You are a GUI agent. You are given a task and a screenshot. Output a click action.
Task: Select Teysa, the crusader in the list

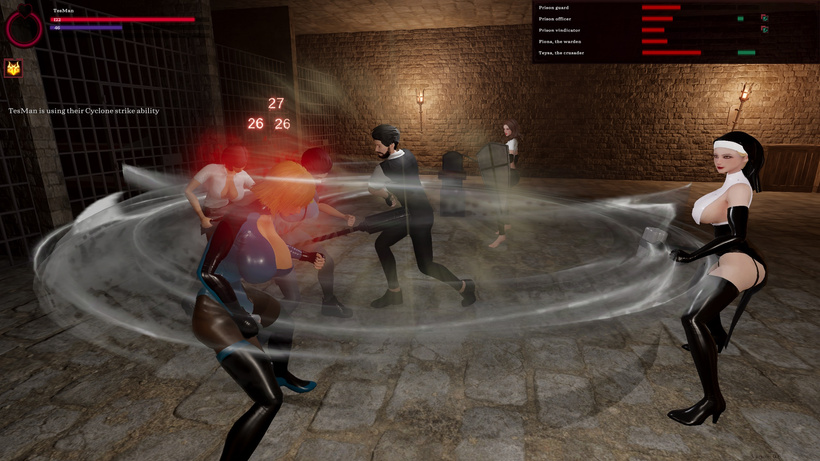click(561, 52)
